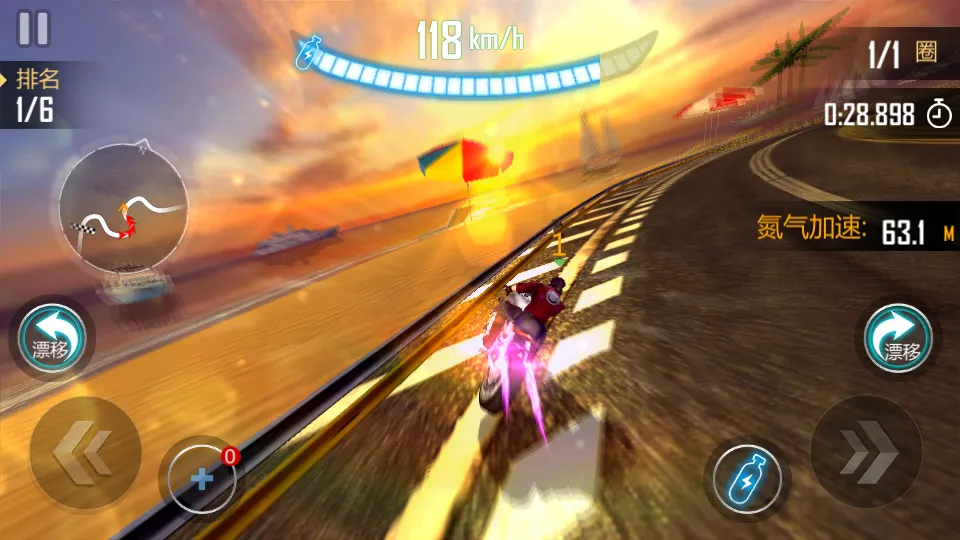Tap the left drift (漂移) button

(x=52, y=338)
